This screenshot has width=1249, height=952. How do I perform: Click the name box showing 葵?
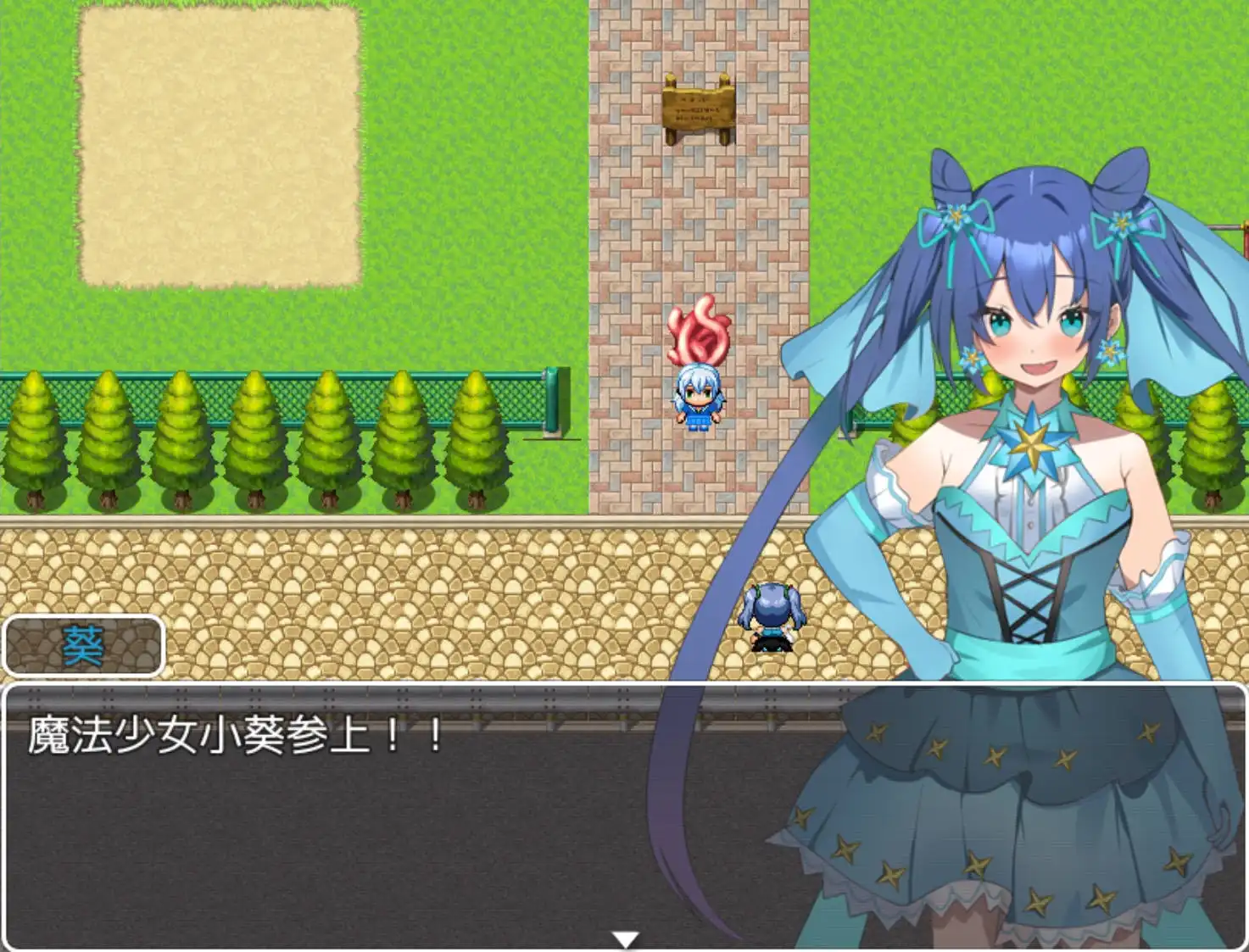tap(82, 645)
